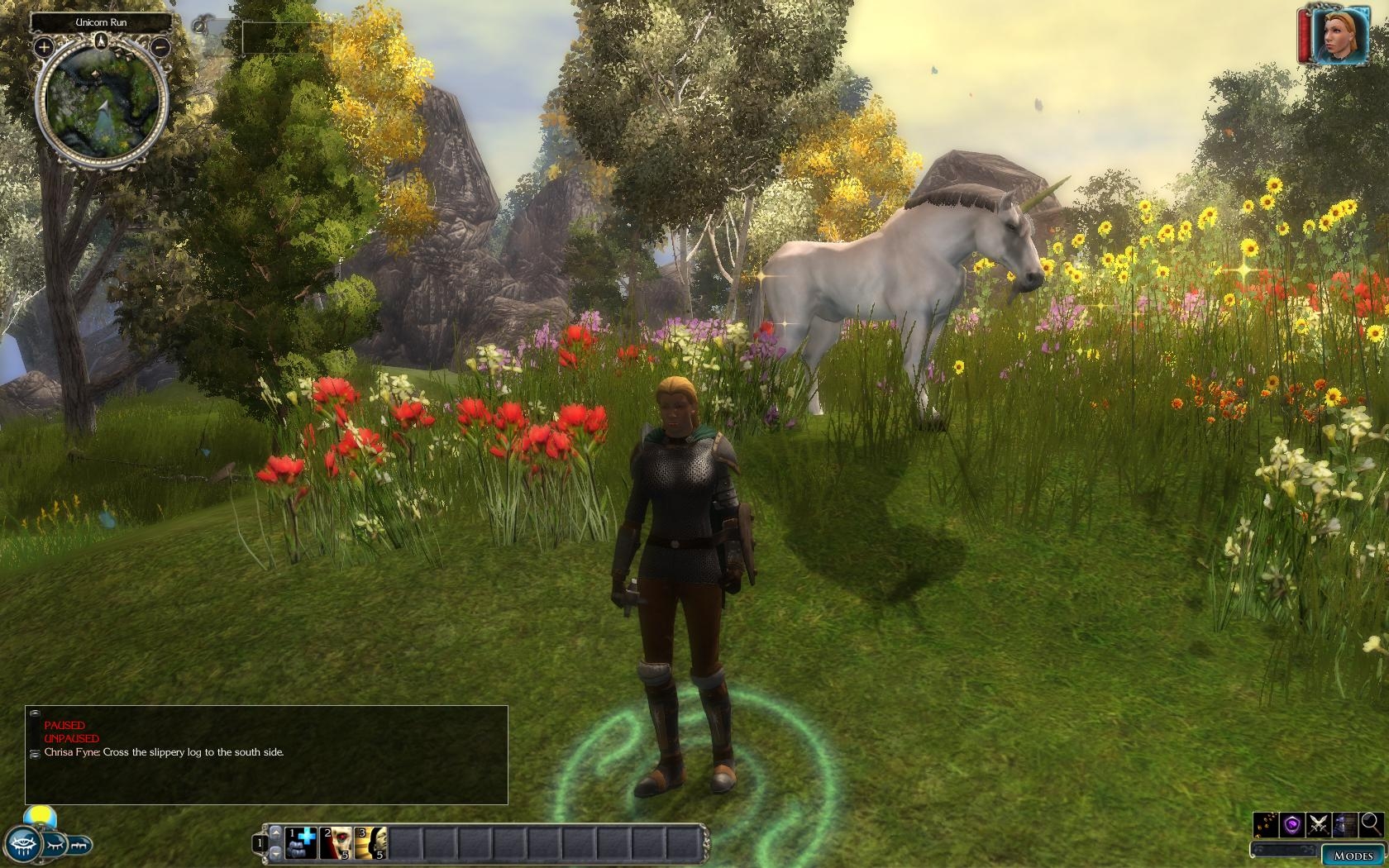1389x868 pixels.
Task: Use the fist with blue cross ability
Action: point(303,842)
